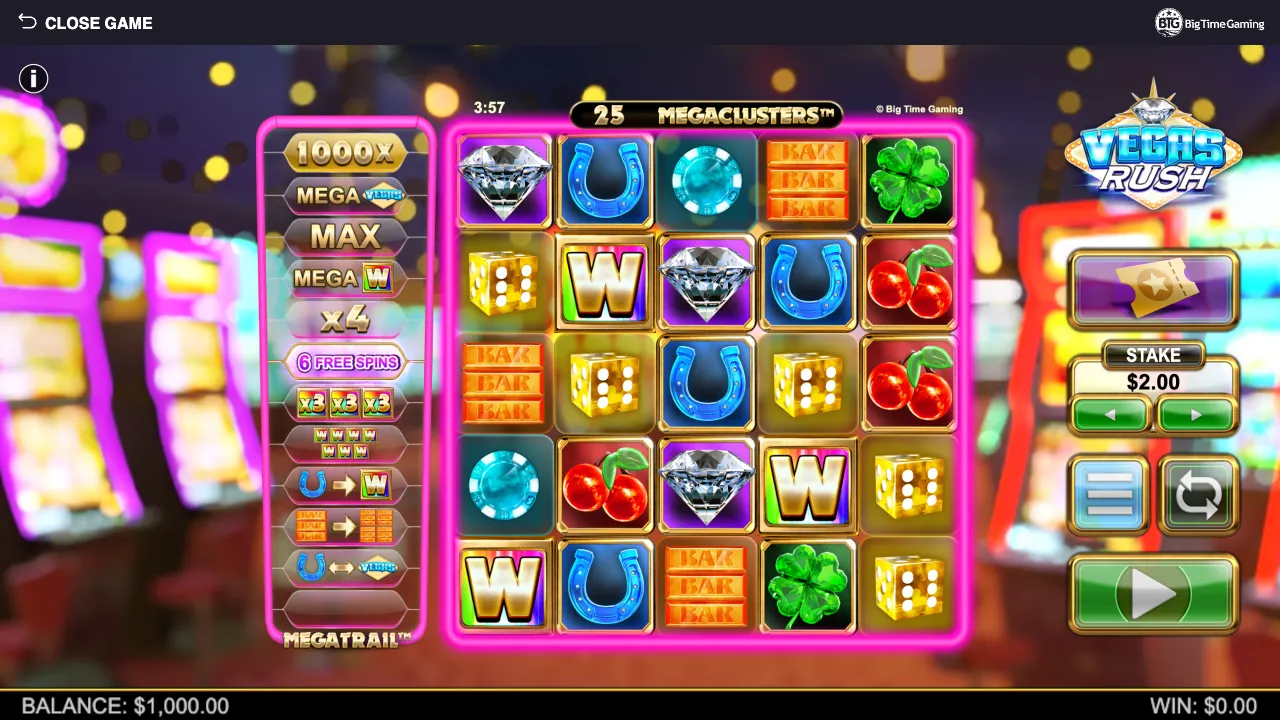
Task: Click the MEGA W Megatrail step
Action: coord(345,277)
